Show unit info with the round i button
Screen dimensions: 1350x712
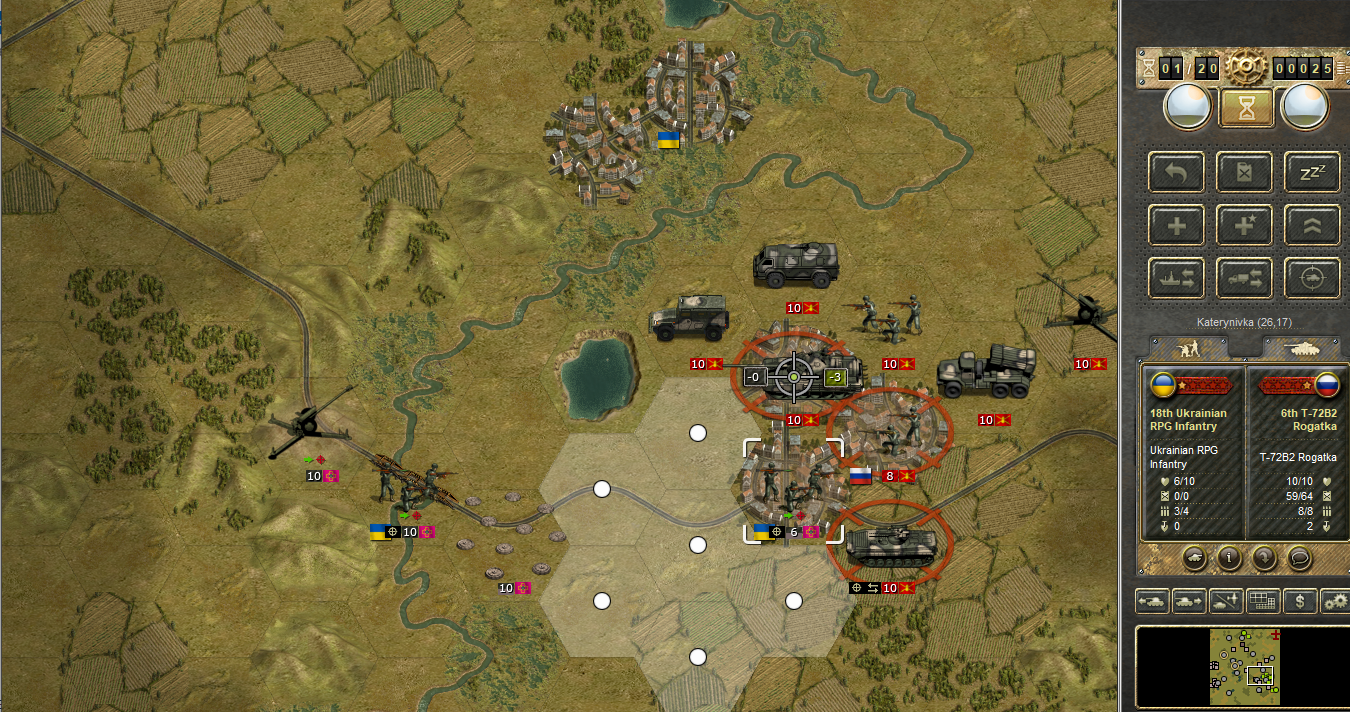tap(1229, 558)
